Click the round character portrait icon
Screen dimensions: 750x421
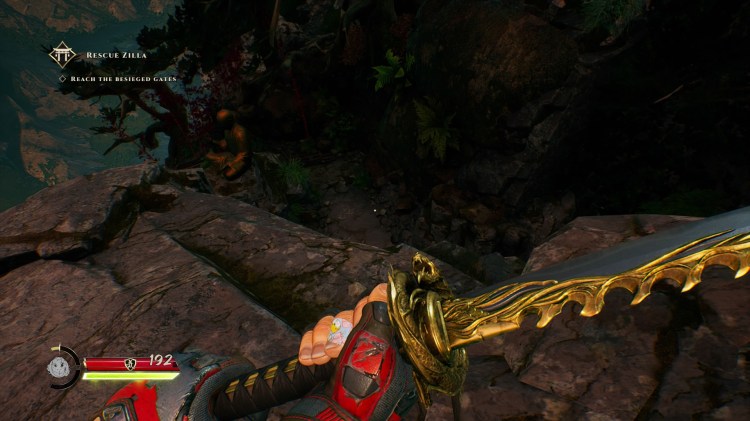pyautogui.click(x=59, y=367)
